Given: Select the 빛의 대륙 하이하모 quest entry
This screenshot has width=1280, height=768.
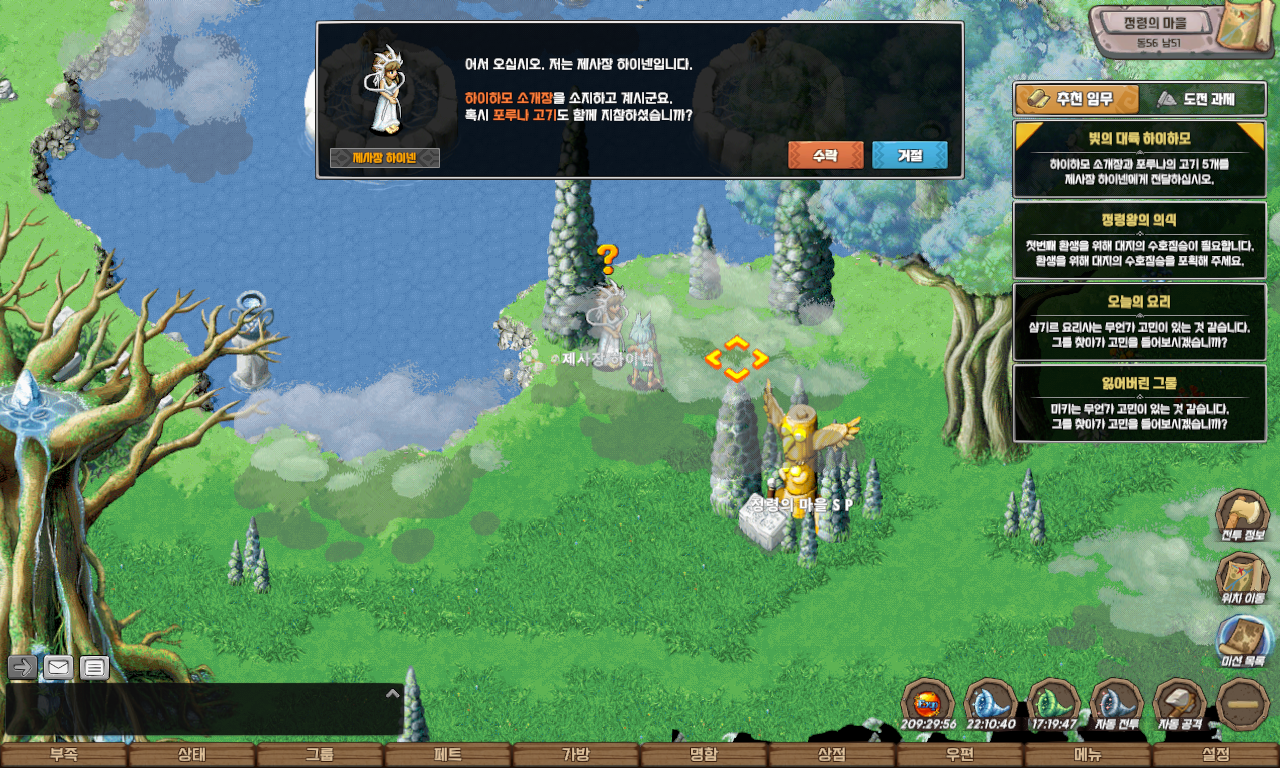Looking at the screenshot, I should [1139, 160].
